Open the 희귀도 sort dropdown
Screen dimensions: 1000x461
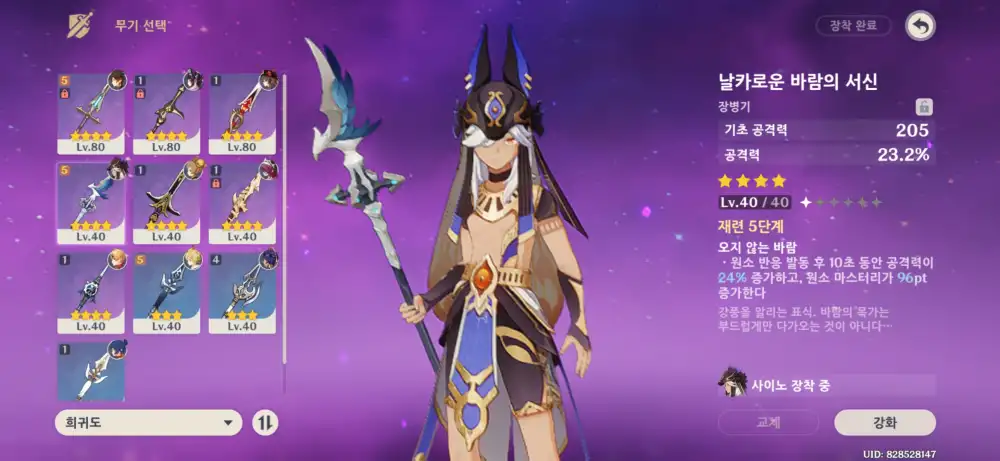149,422
